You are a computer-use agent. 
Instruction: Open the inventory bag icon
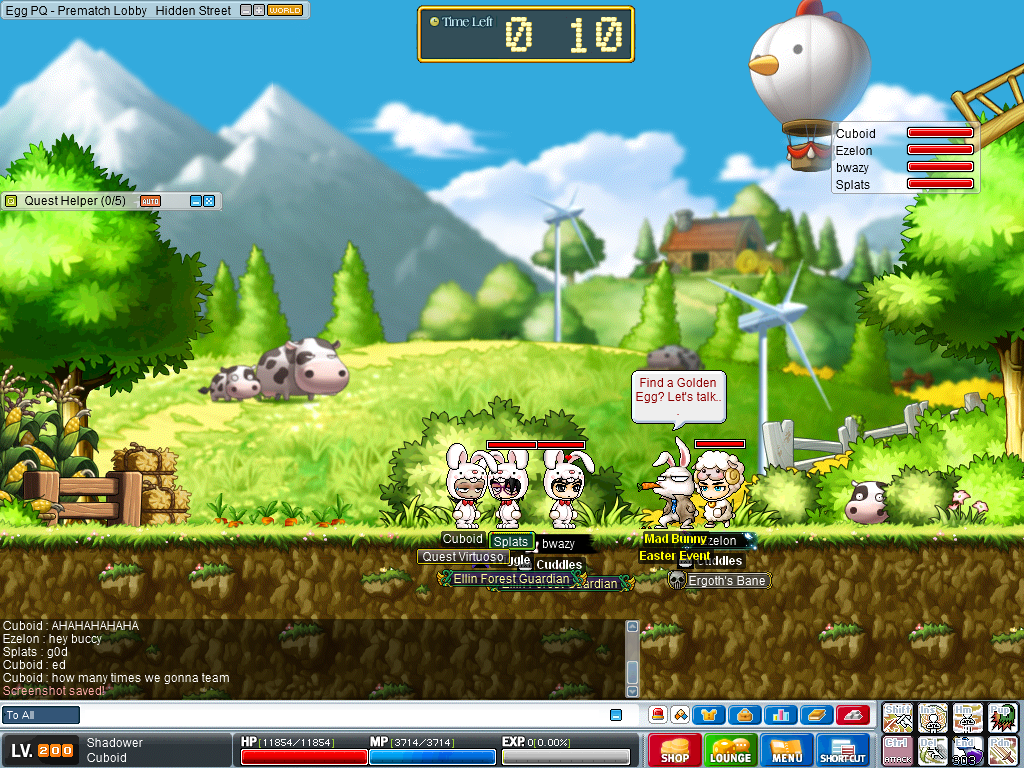pos(744,715)
